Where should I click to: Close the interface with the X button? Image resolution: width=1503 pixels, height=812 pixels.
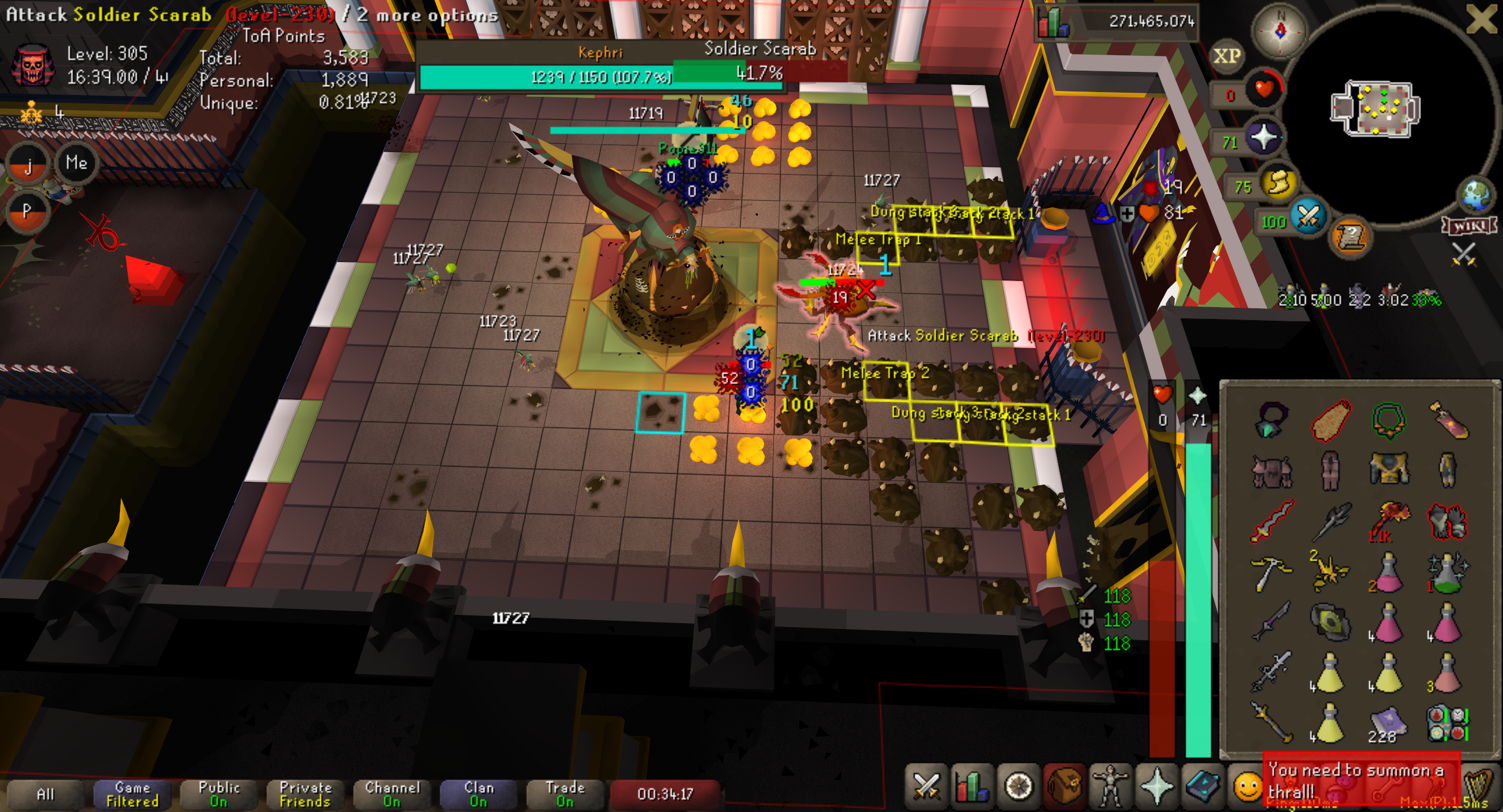point(1481,20)
